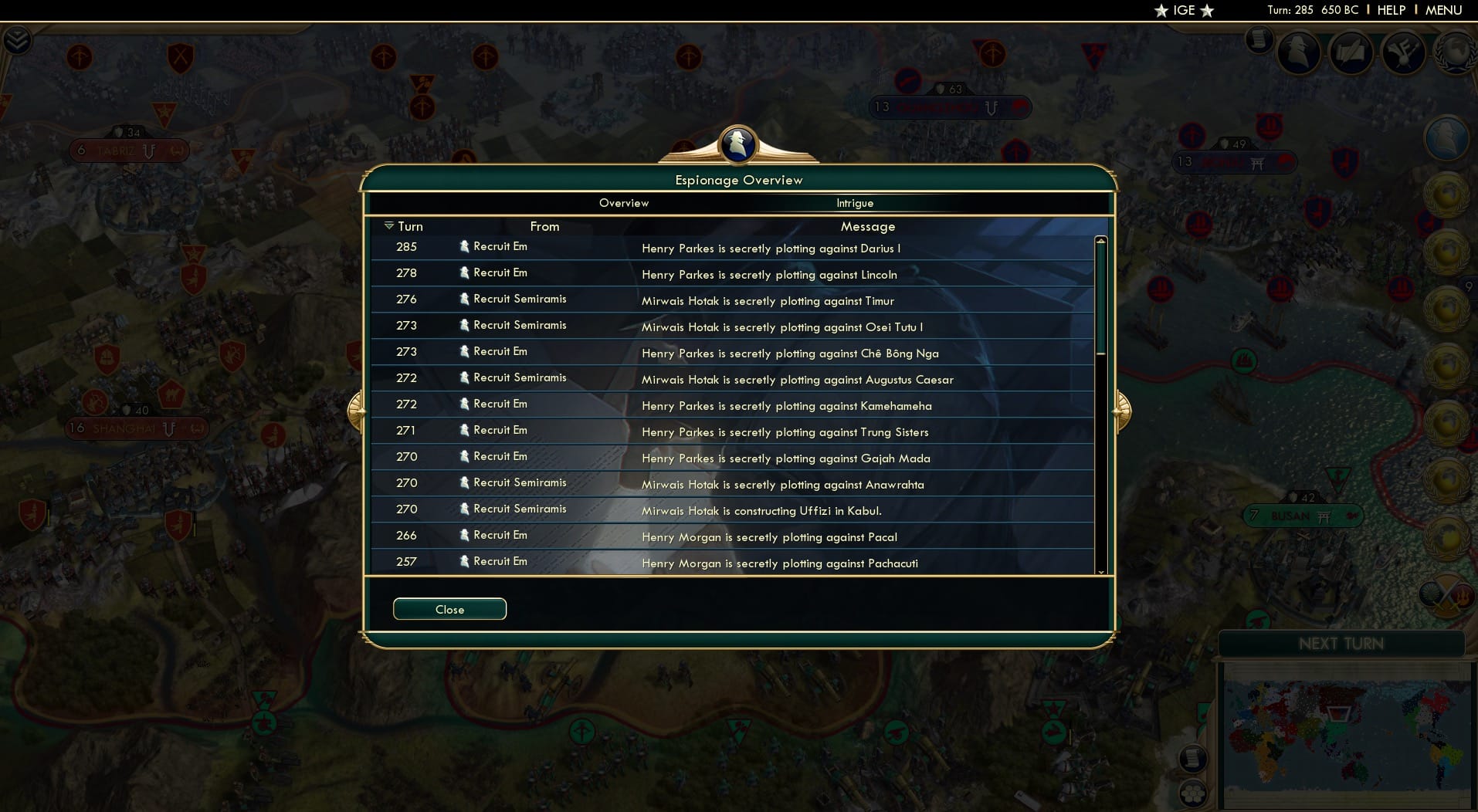Click the Close button

(449, 609)
